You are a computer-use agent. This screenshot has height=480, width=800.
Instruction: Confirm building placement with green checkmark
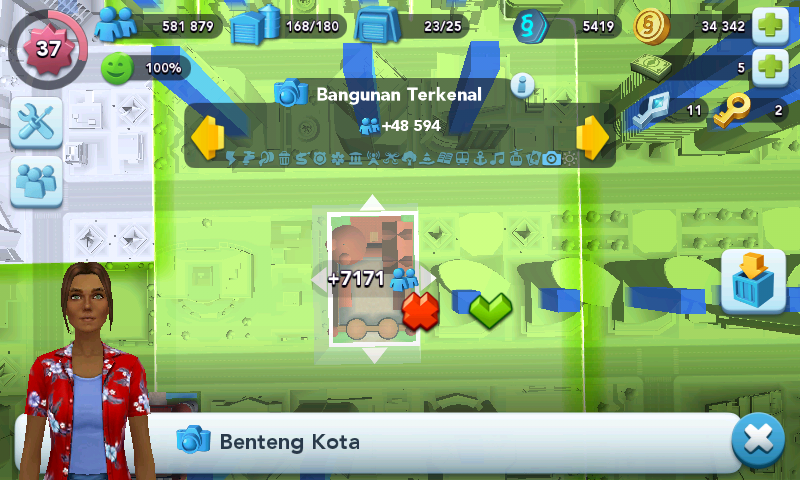[490, 309]
